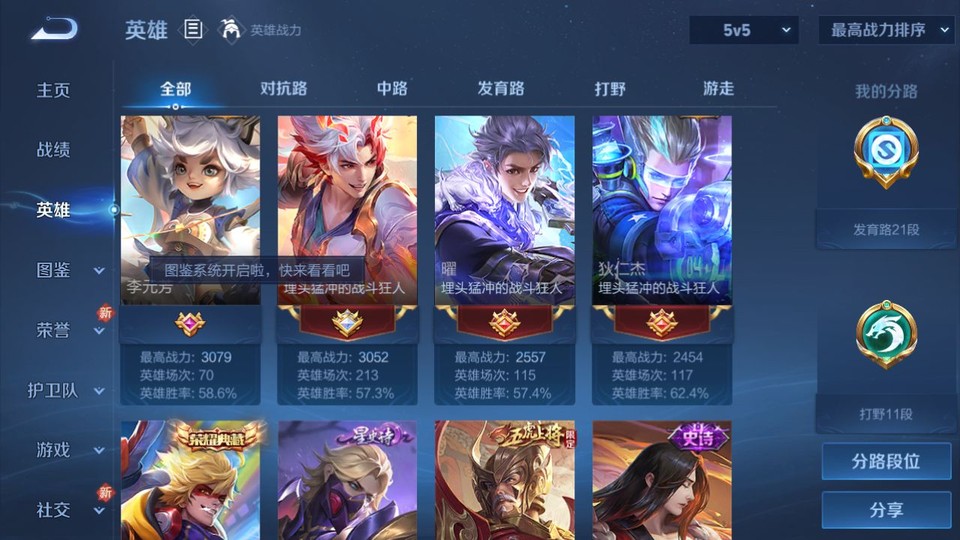
Task: Switch to the 打野 tab
Action: 610,89
